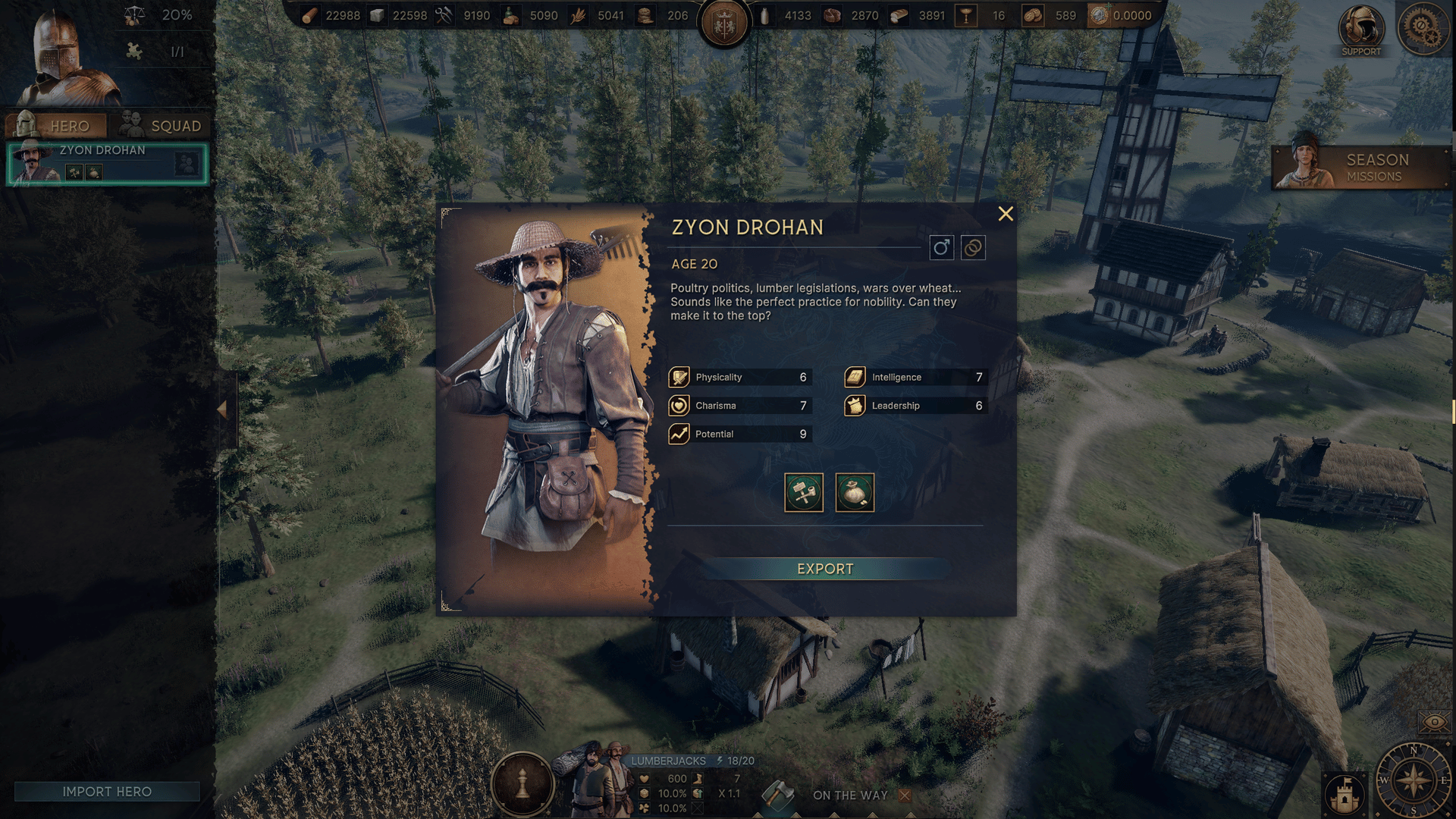Click the chain link icon beside gender

[x=973, y=248]
